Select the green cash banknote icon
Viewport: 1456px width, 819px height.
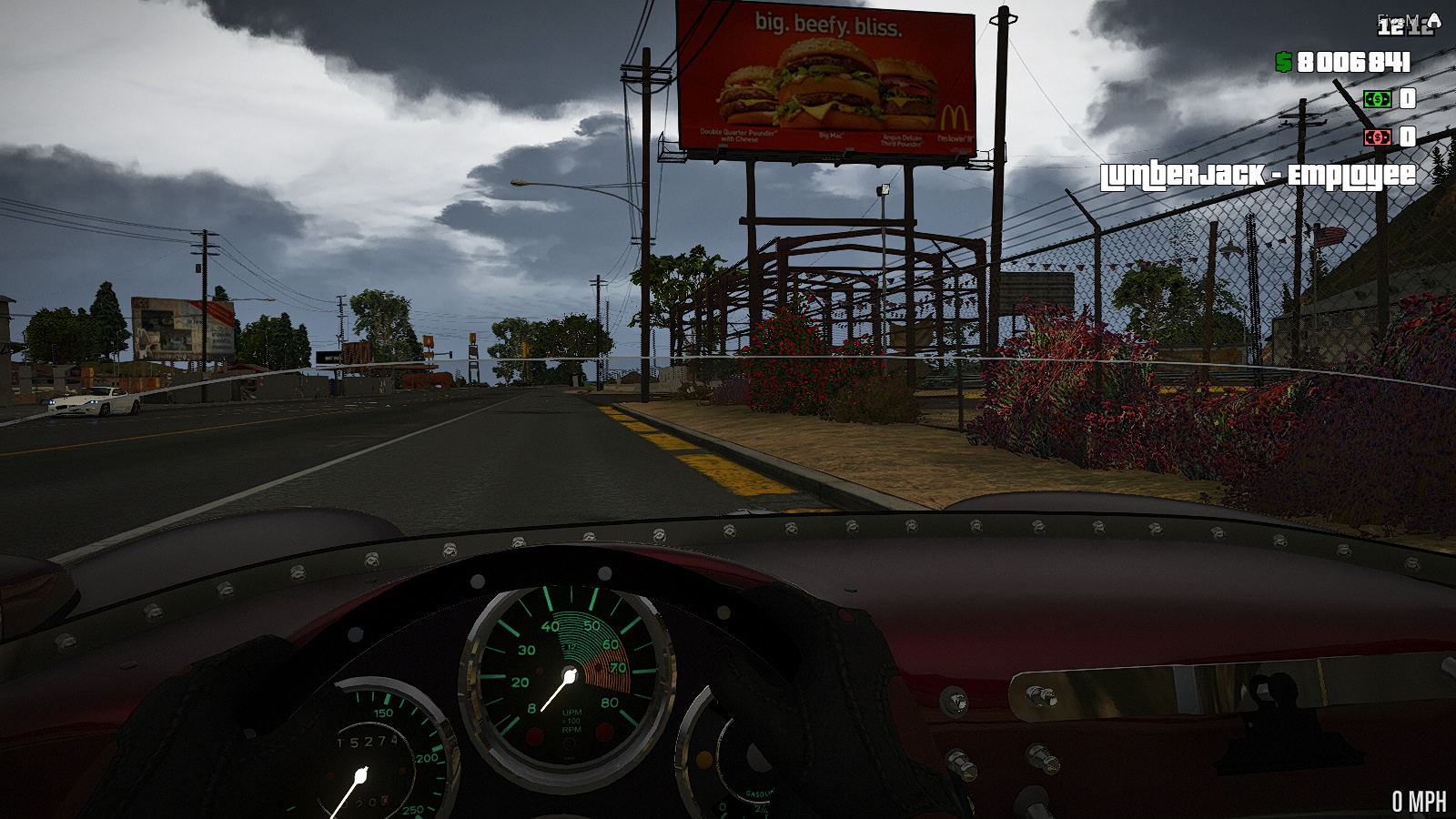[x=1378, y=99]
